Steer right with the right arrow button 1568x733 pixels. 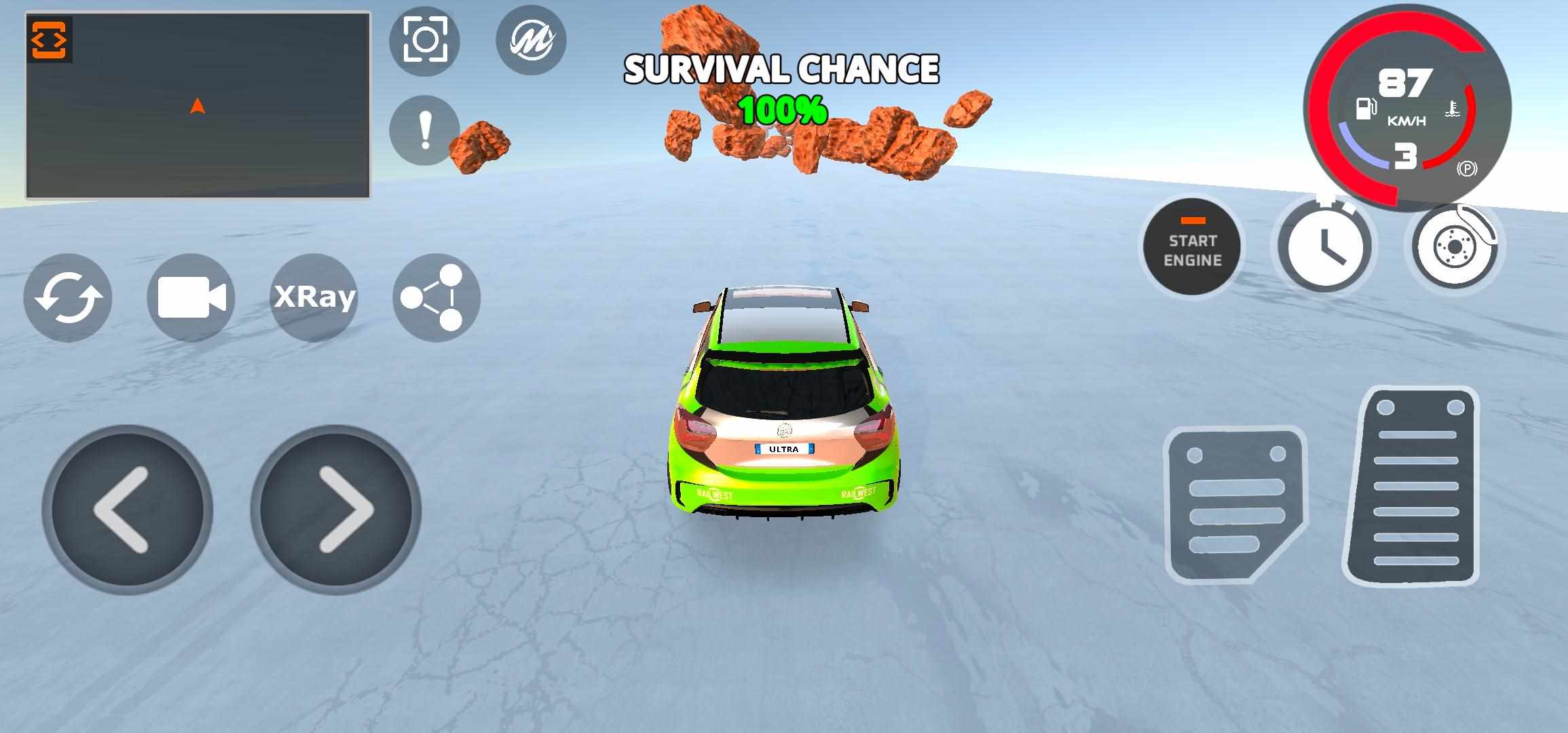[x=336, y=510]
